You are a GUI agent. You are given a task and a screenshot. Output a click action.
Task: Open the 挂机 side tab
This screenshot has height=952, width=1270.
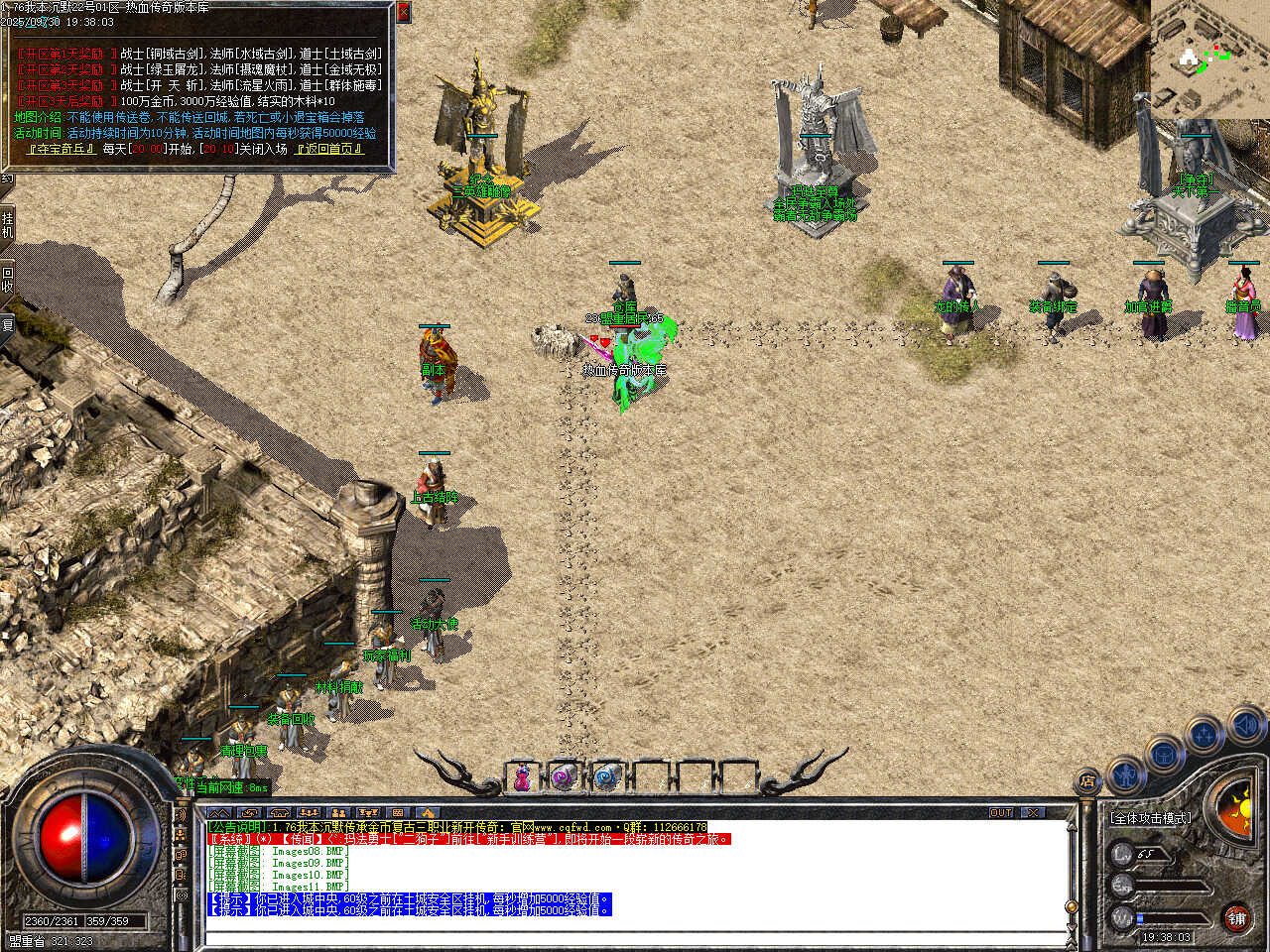pyautogui.click(x=7, y=225)
